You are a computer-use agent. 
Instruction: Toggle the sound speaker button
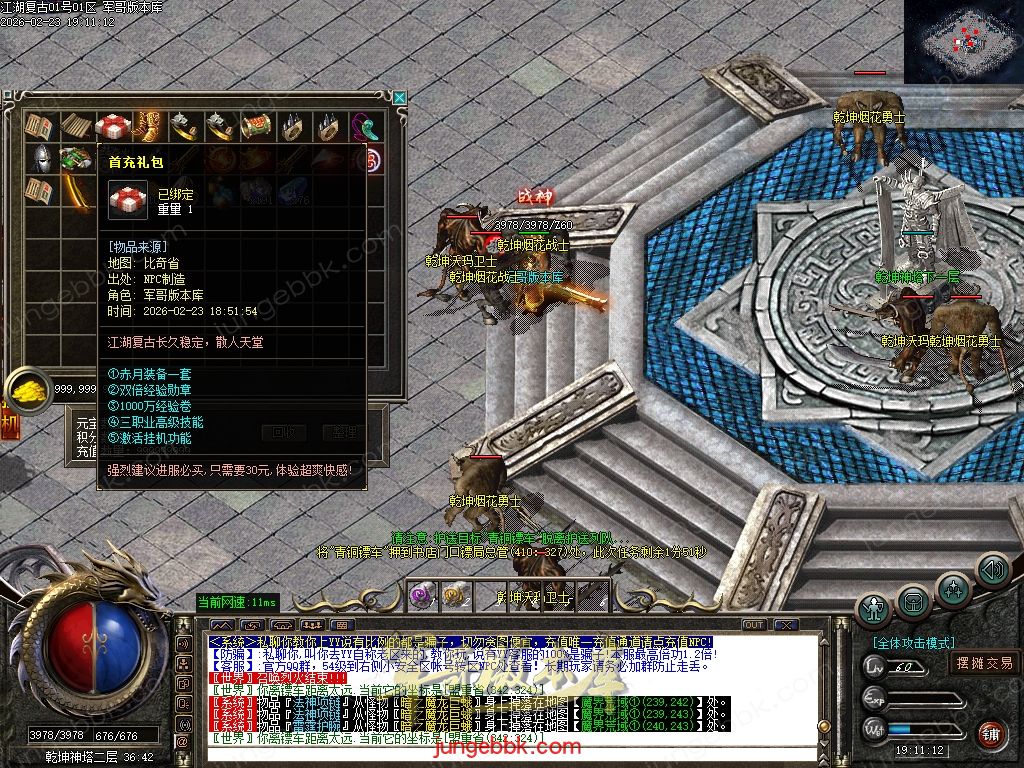tap(991, 571)
